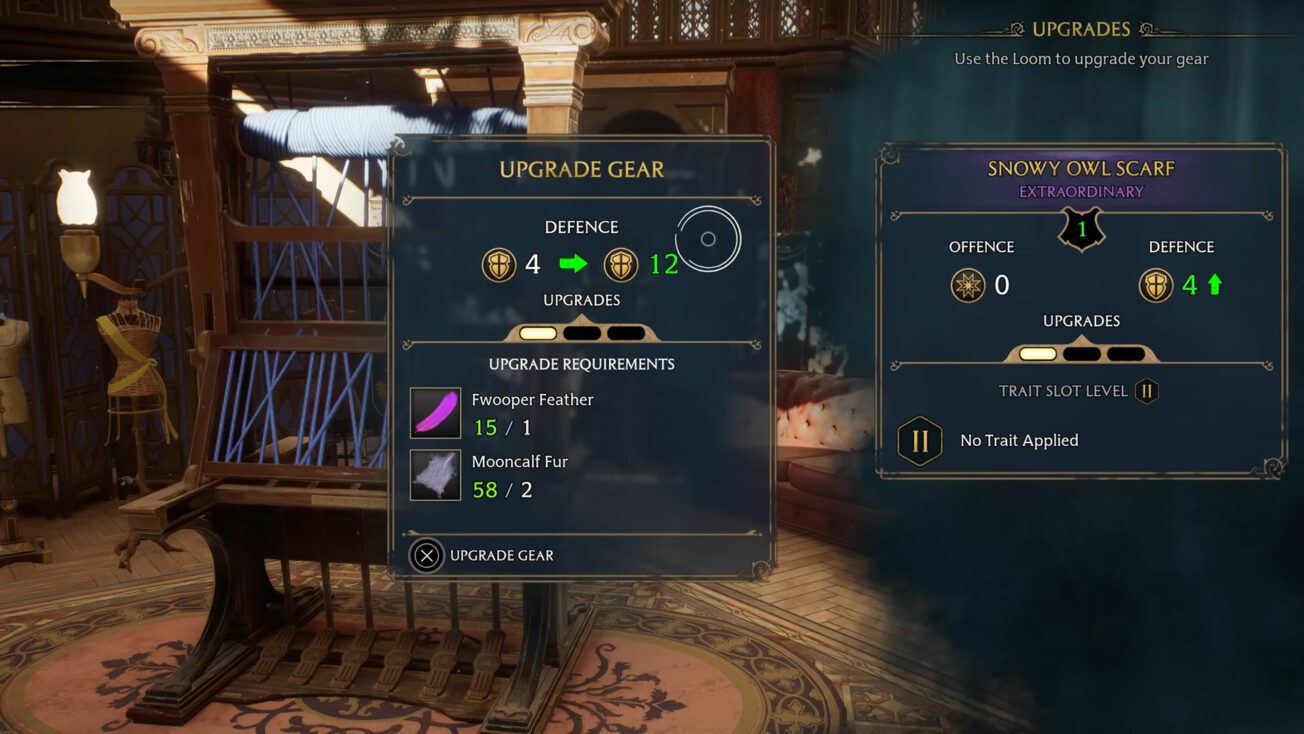The width and height of the screenshot is (1304, 734).
Task: Select the Mooncalf Fur material thumbnail
Action: (434, 477)
